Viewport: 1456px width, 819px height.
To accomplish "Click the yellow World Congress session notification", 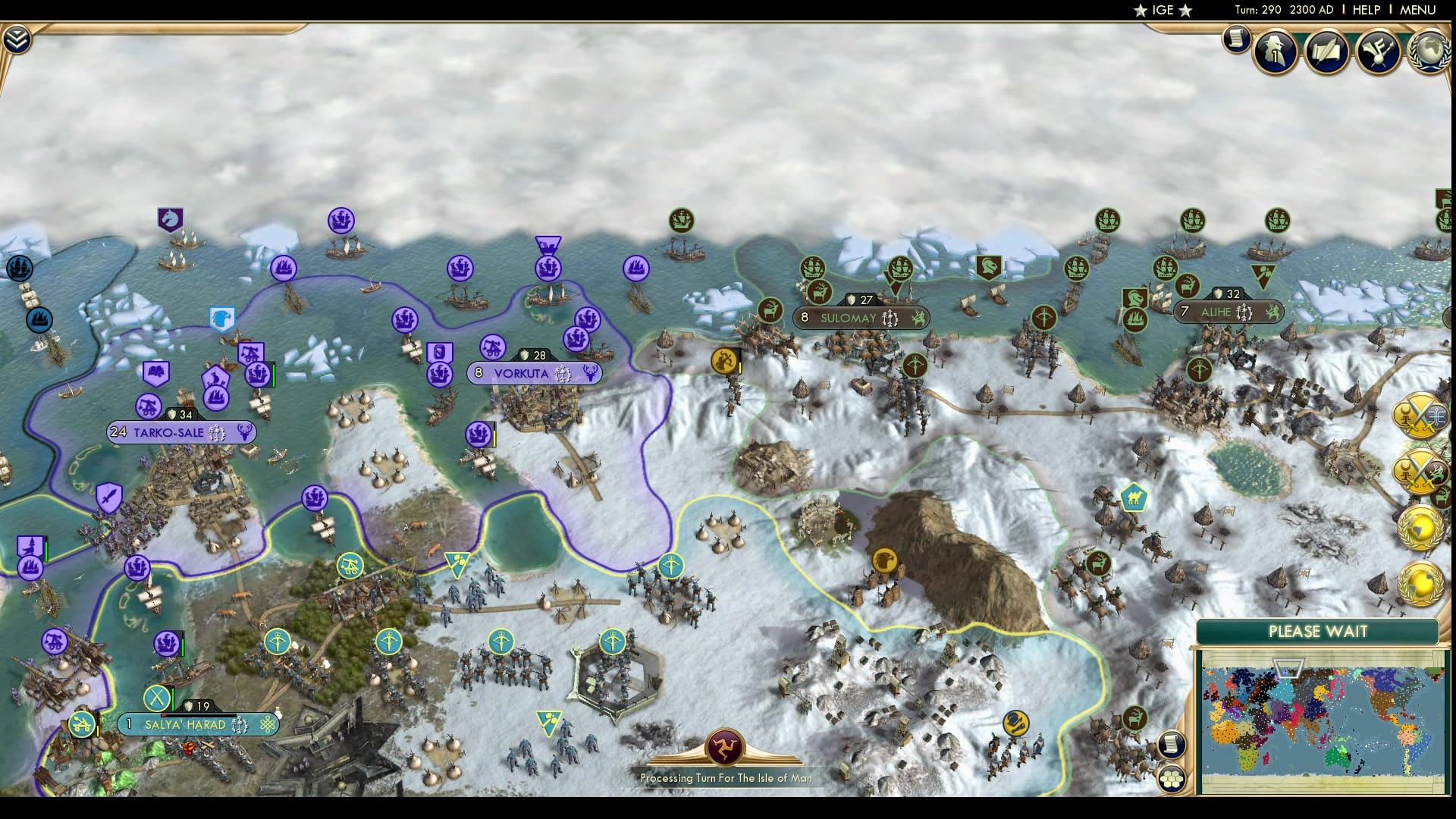I will 1420,526.
